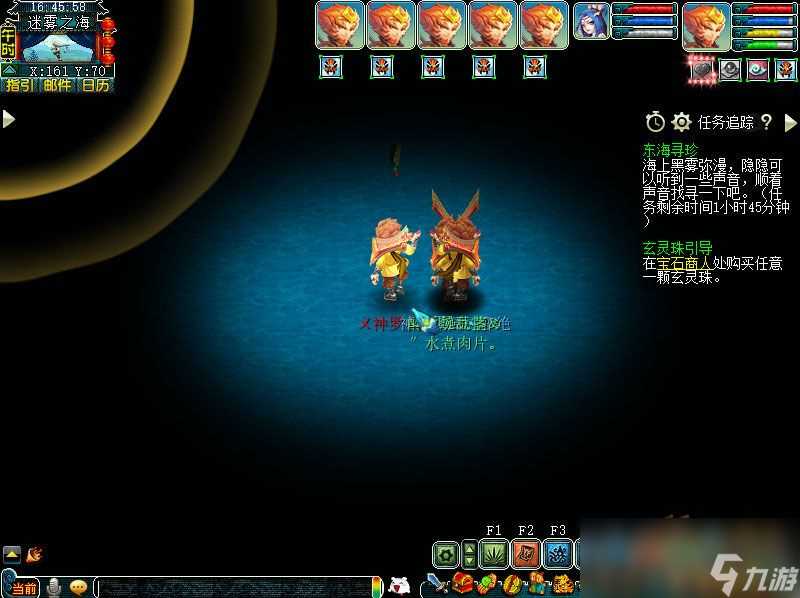Click the stopwatch icon in task tracker
Image resolution: width=800 pixels, height=598 pixels.
pyautogui.click(x=655, y=122)
